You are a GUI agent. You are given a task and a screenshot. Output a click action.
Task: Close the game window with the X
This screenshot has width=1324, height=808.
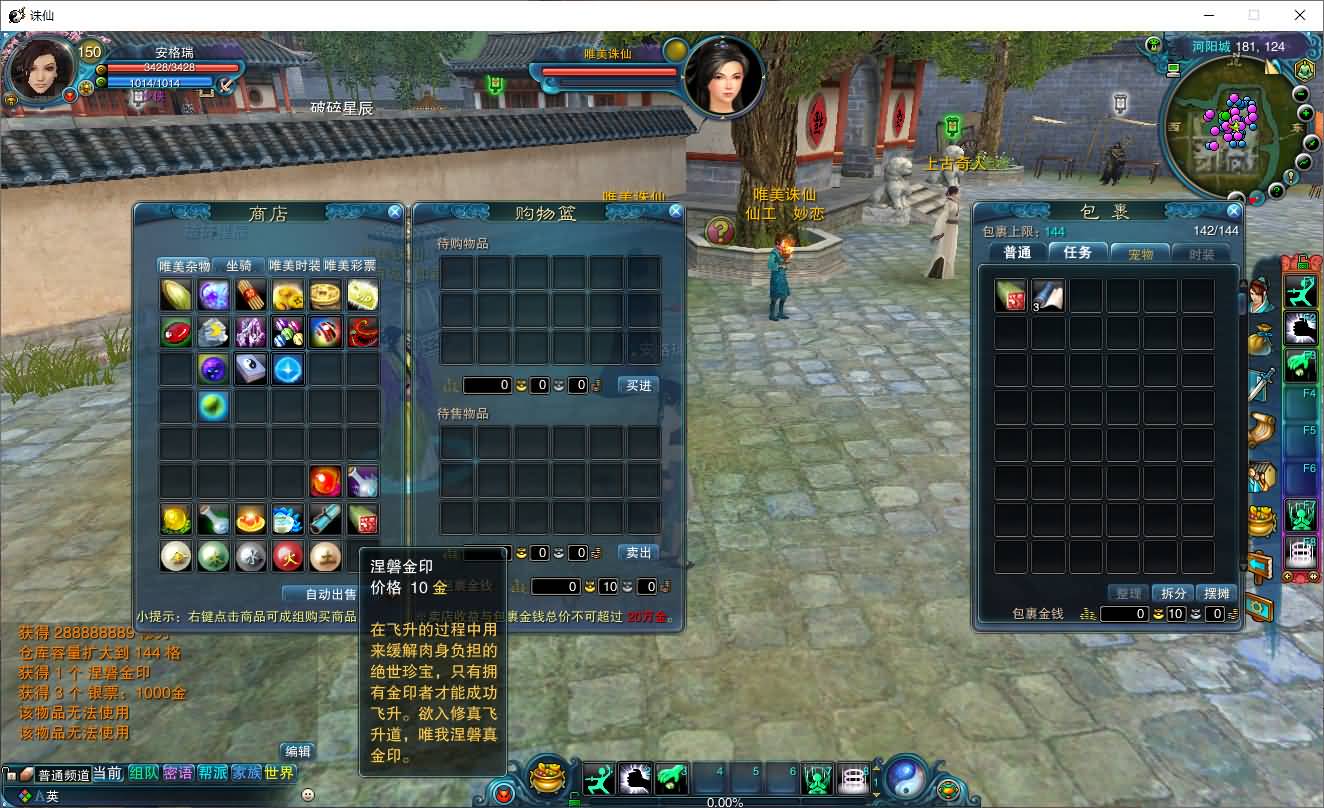pos(1300,15)
